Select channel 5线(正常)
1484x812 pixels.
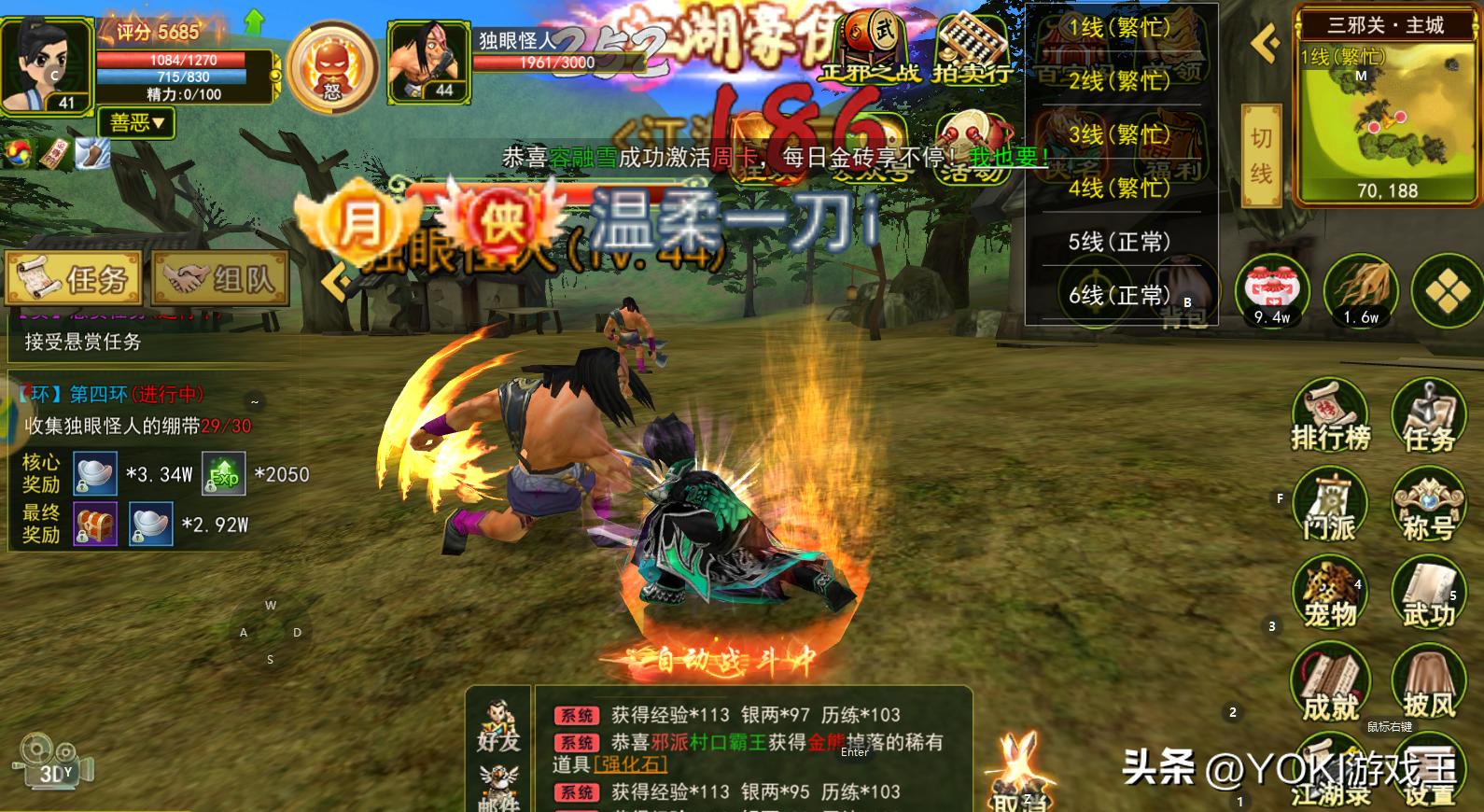pyautogui.click(x=1119, y=243)
